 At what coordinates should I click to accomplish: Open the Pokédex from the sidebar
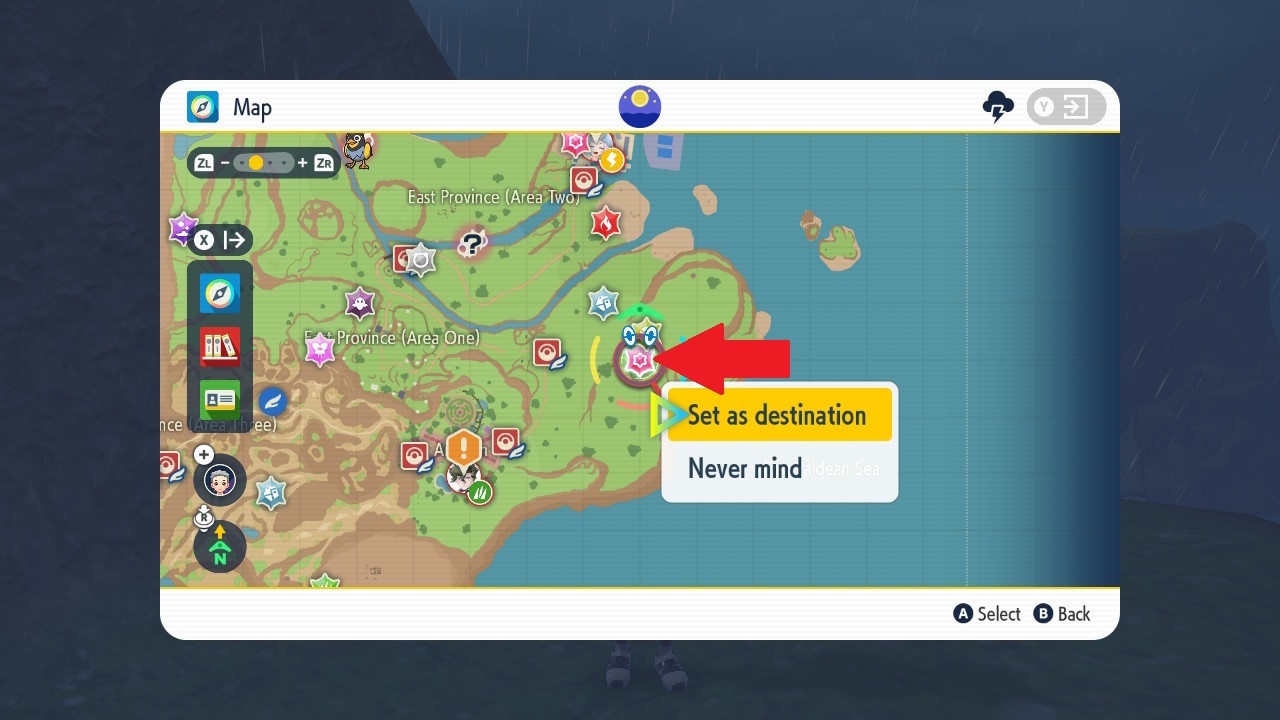click(x=218, y=347)
